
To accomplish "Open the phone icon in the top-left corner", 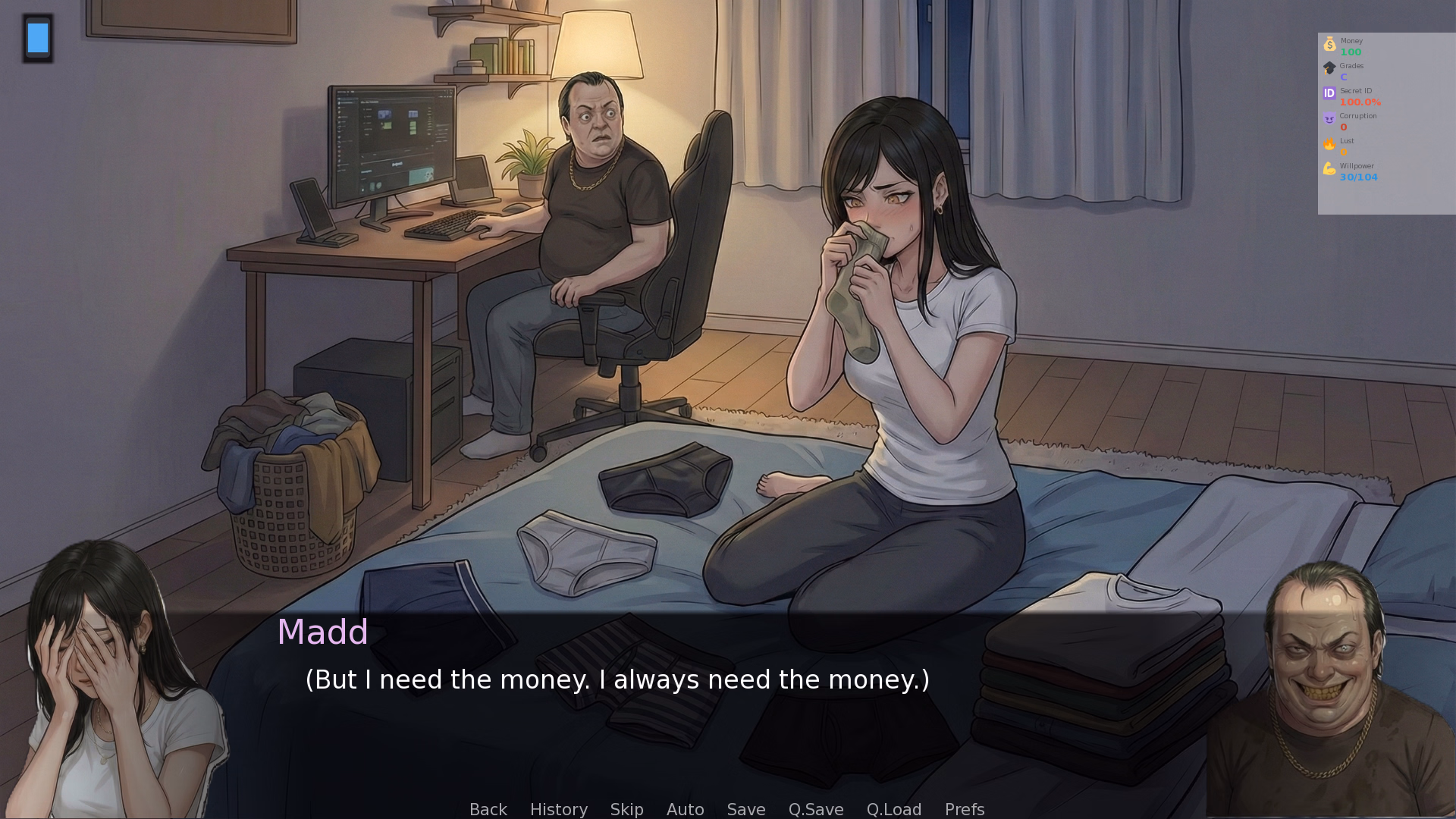I will (x=38, y=38).
